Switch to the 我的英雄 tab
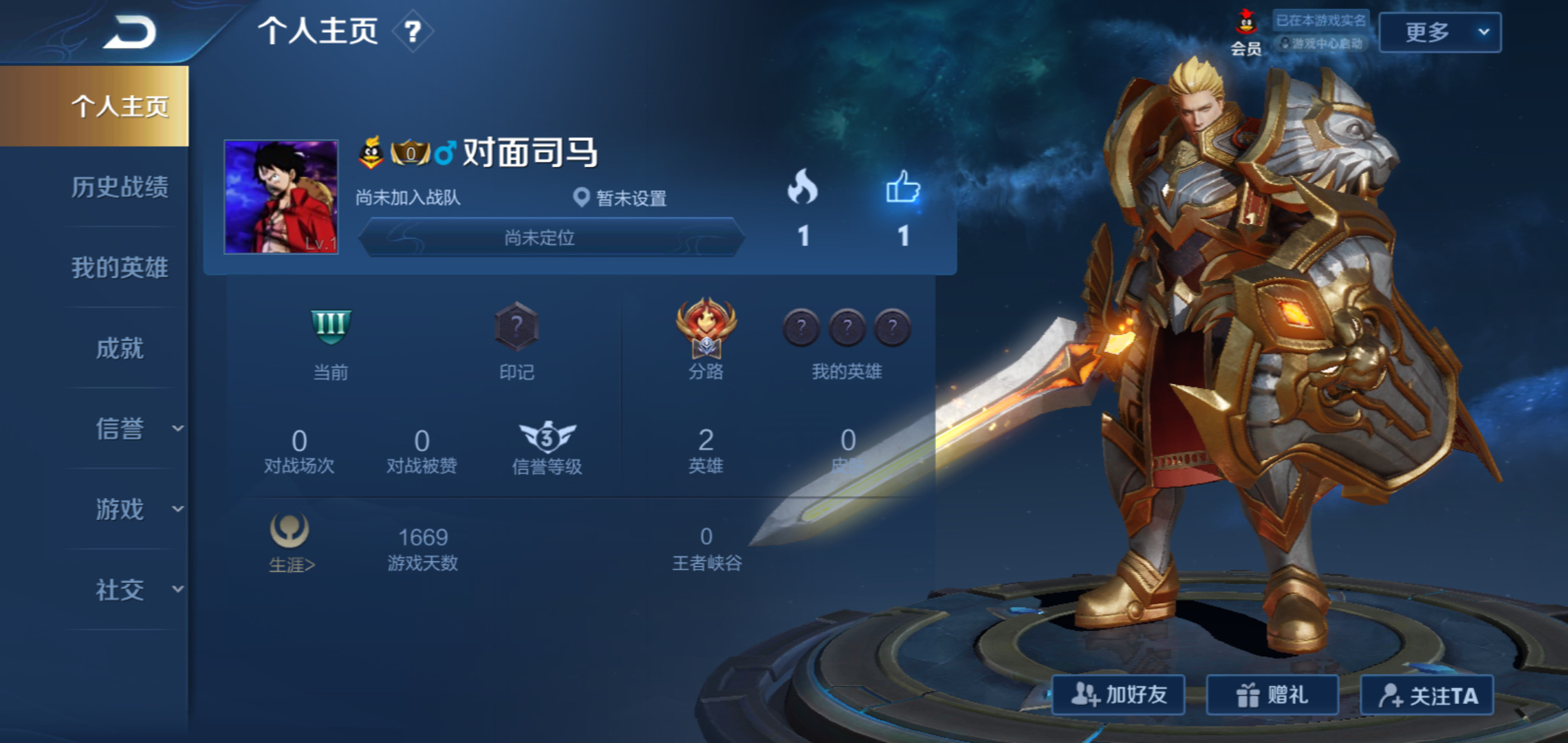Viewport: 1568px width, 743px height. click(120, 269)
